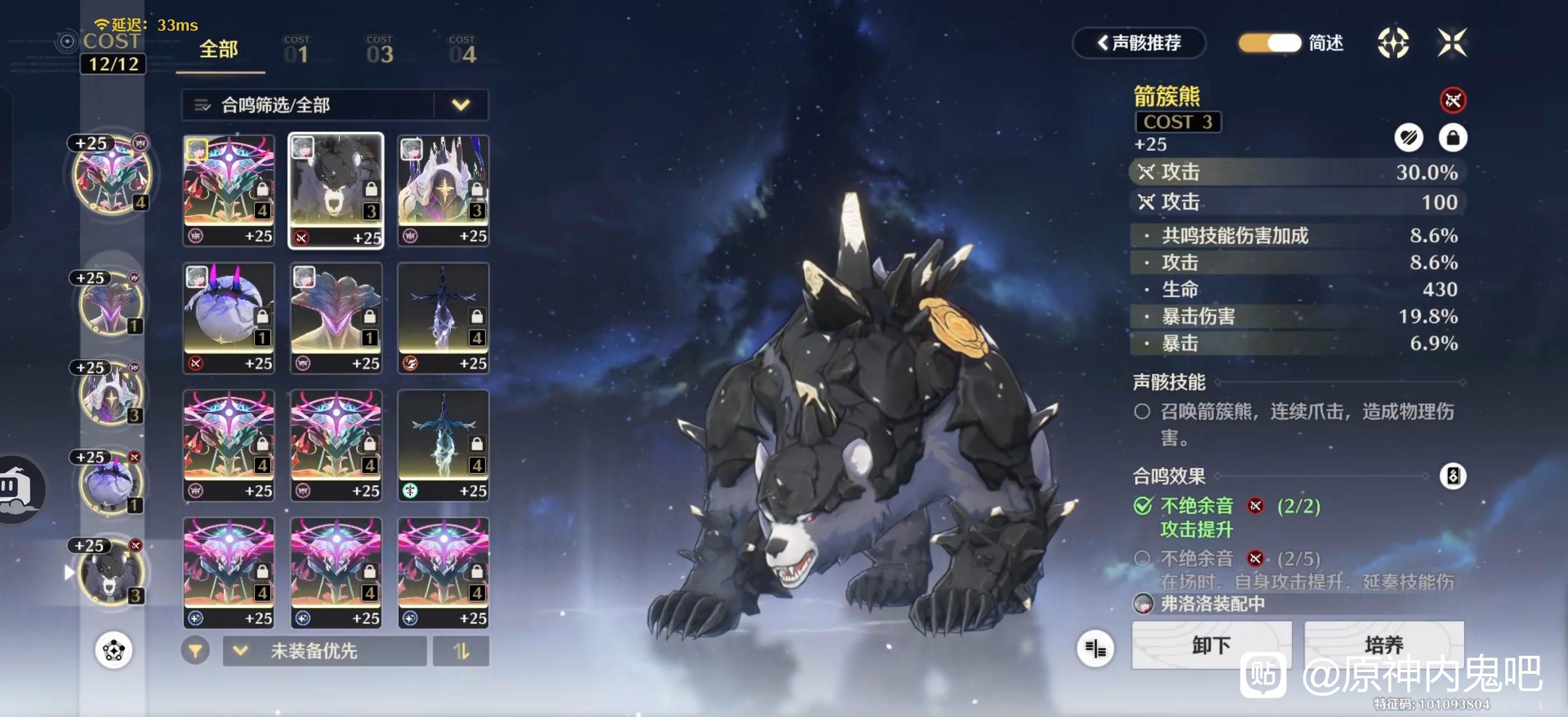Select the COST 4 filter tab
The height and width of the screenshot is (717, 1568).
coord(462,51)
